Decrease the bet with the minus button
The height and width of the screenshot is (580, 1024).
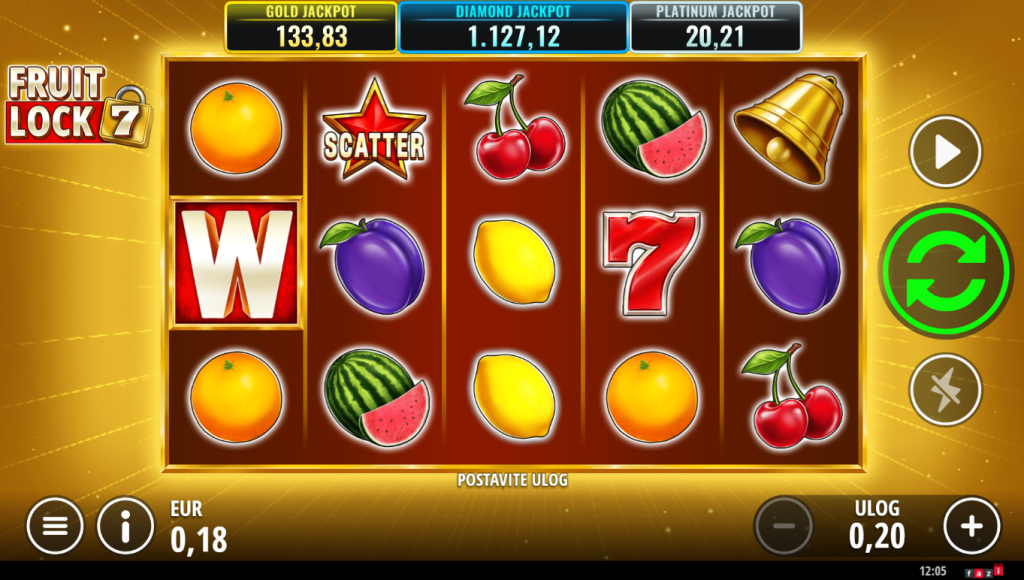coord(784,526)
